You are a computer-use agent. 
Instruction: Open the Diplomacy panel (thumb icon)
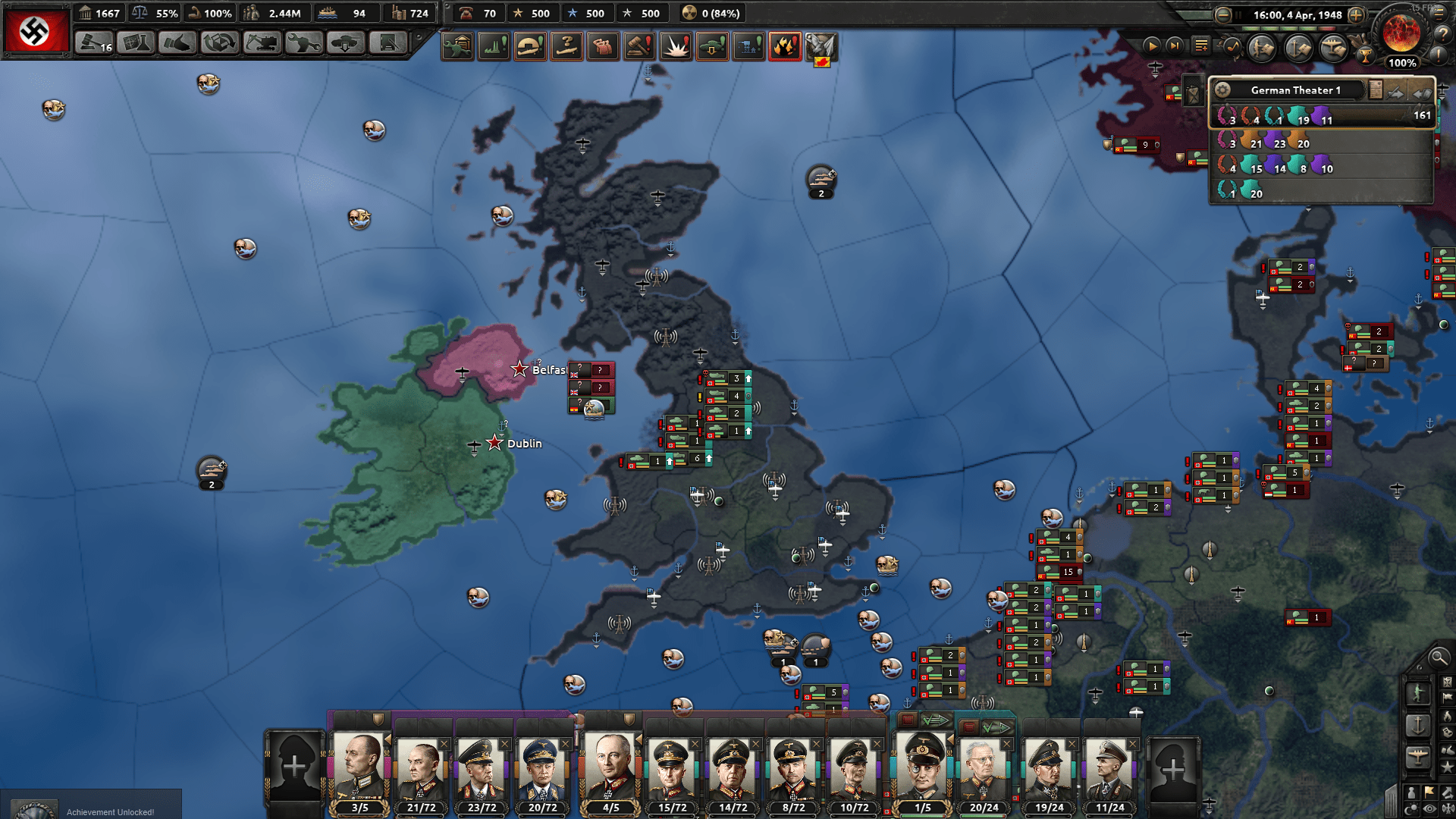[x=178, y=43]
